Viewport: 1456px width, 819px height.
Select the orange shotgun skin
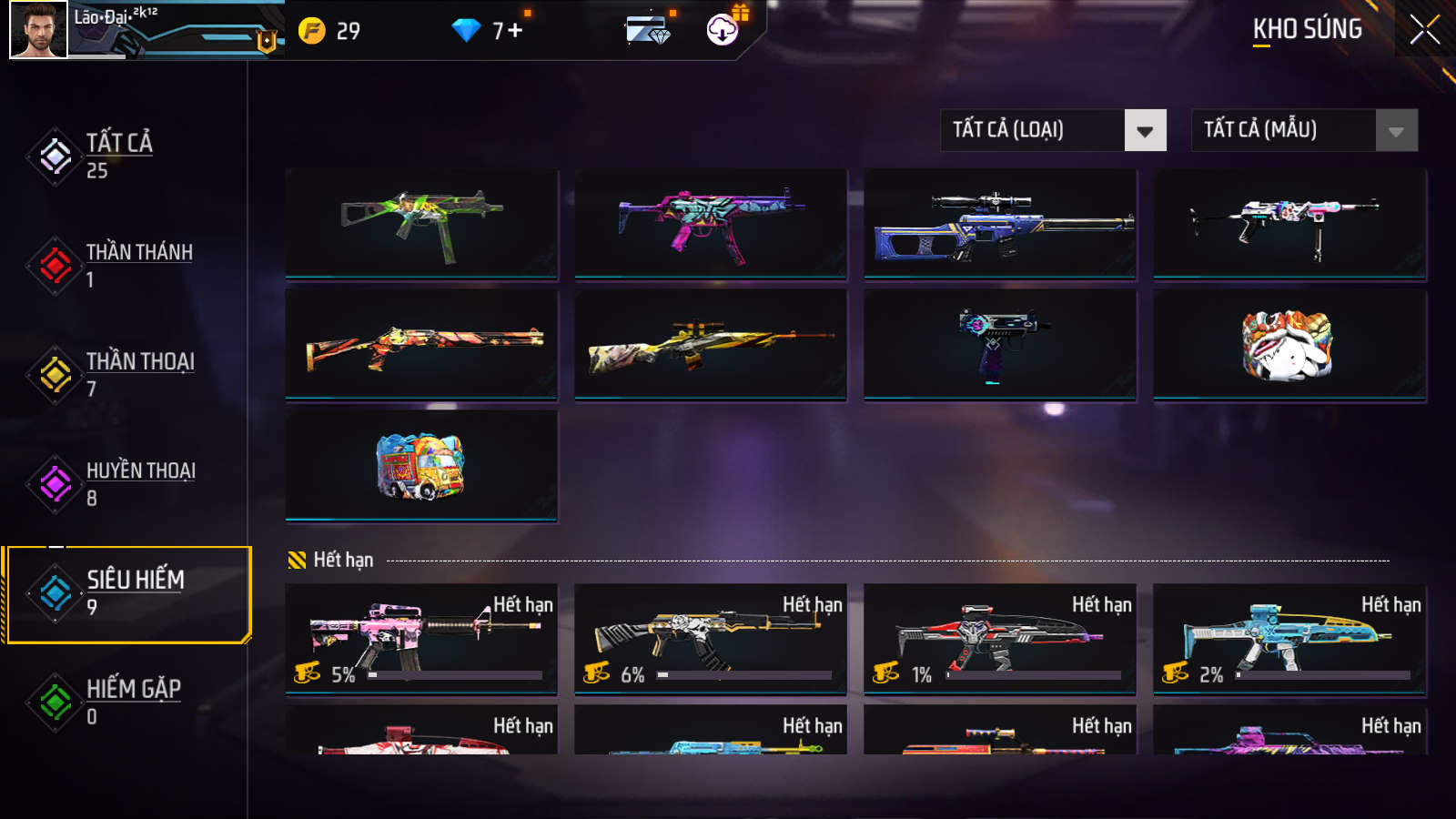coord(421,345)
